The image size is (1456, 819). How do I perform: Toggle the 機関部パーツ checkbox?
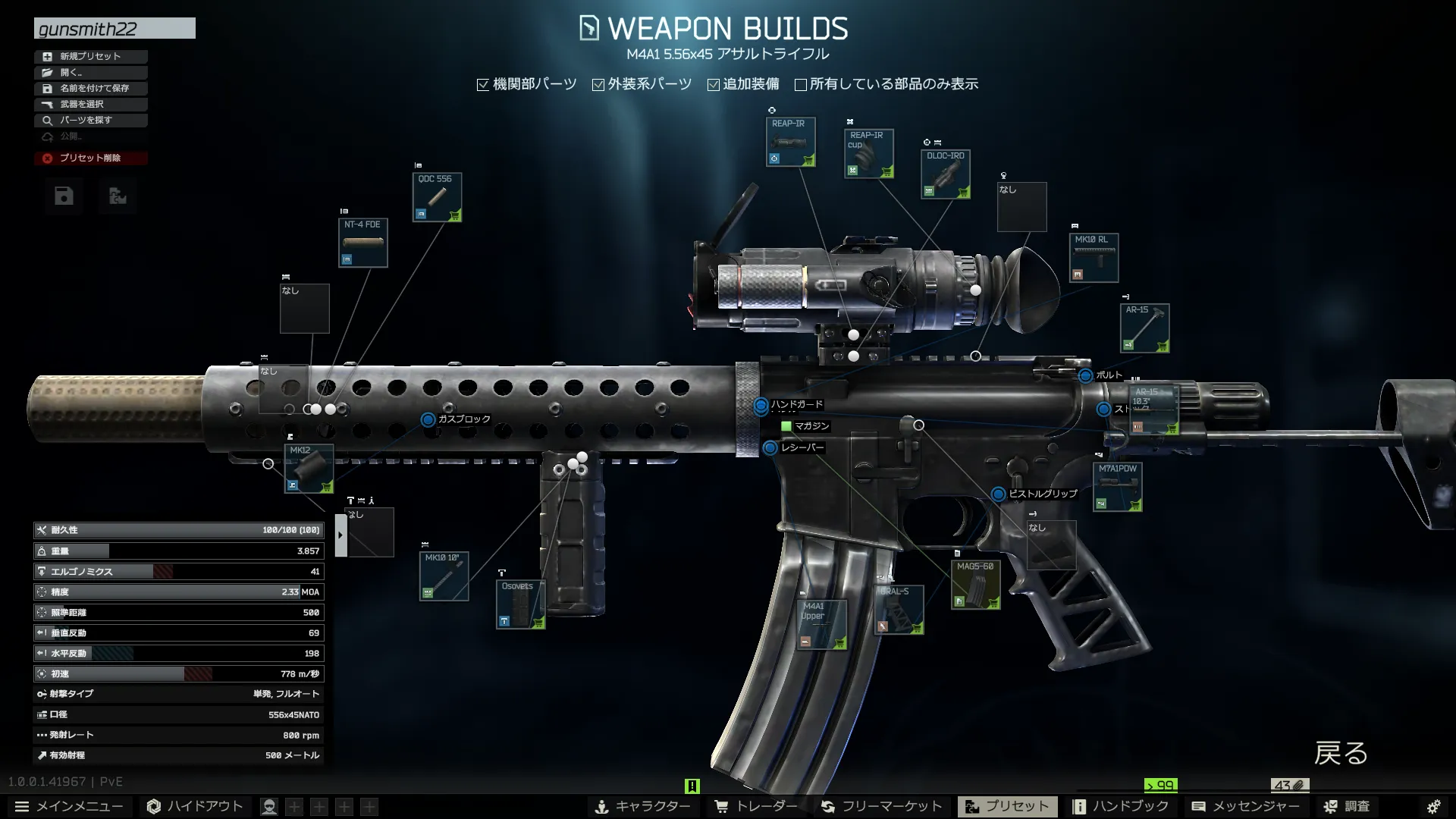(483, 85)
